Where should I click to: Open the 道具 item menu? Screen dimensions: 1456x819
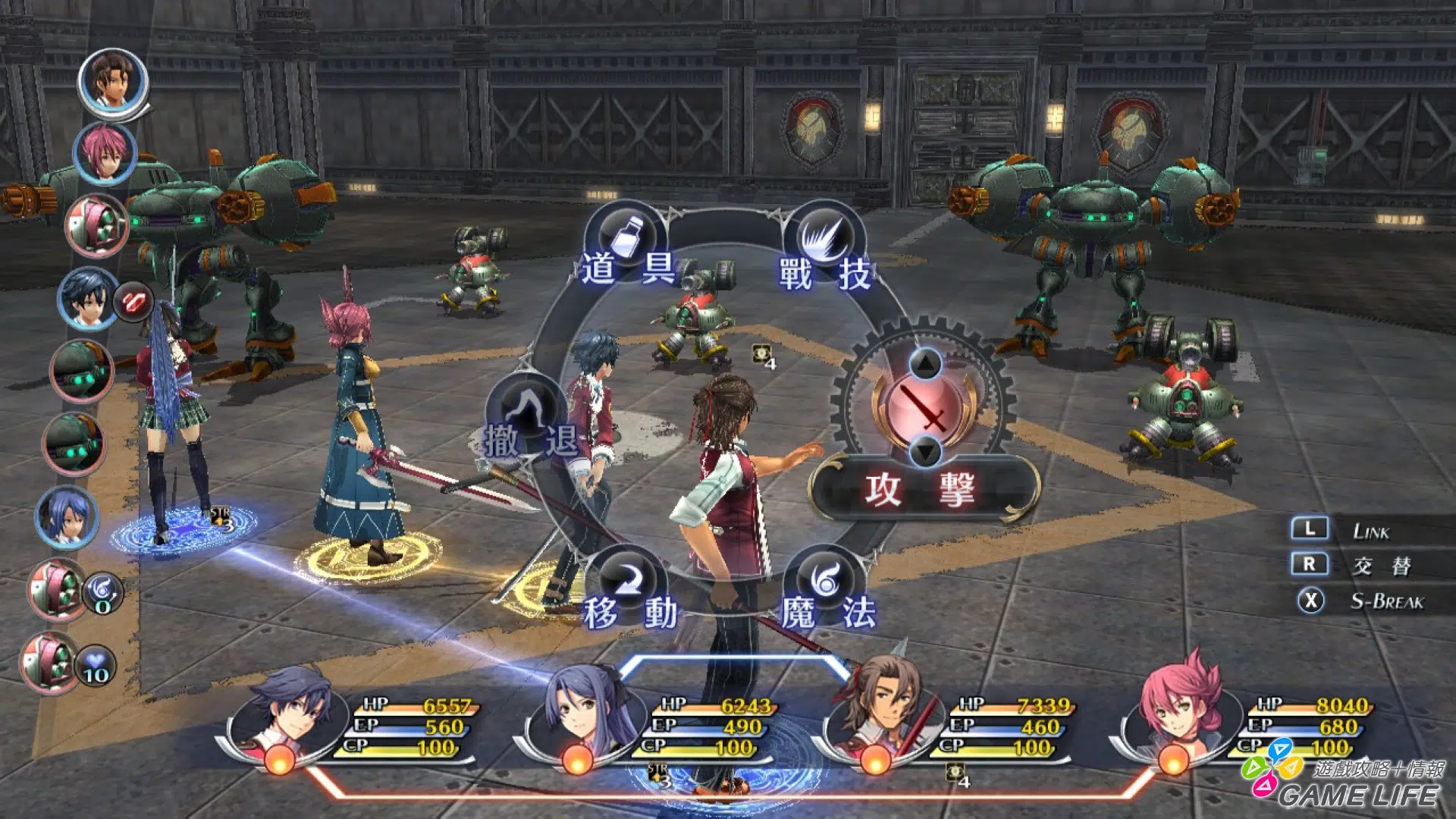pos(627,246)
